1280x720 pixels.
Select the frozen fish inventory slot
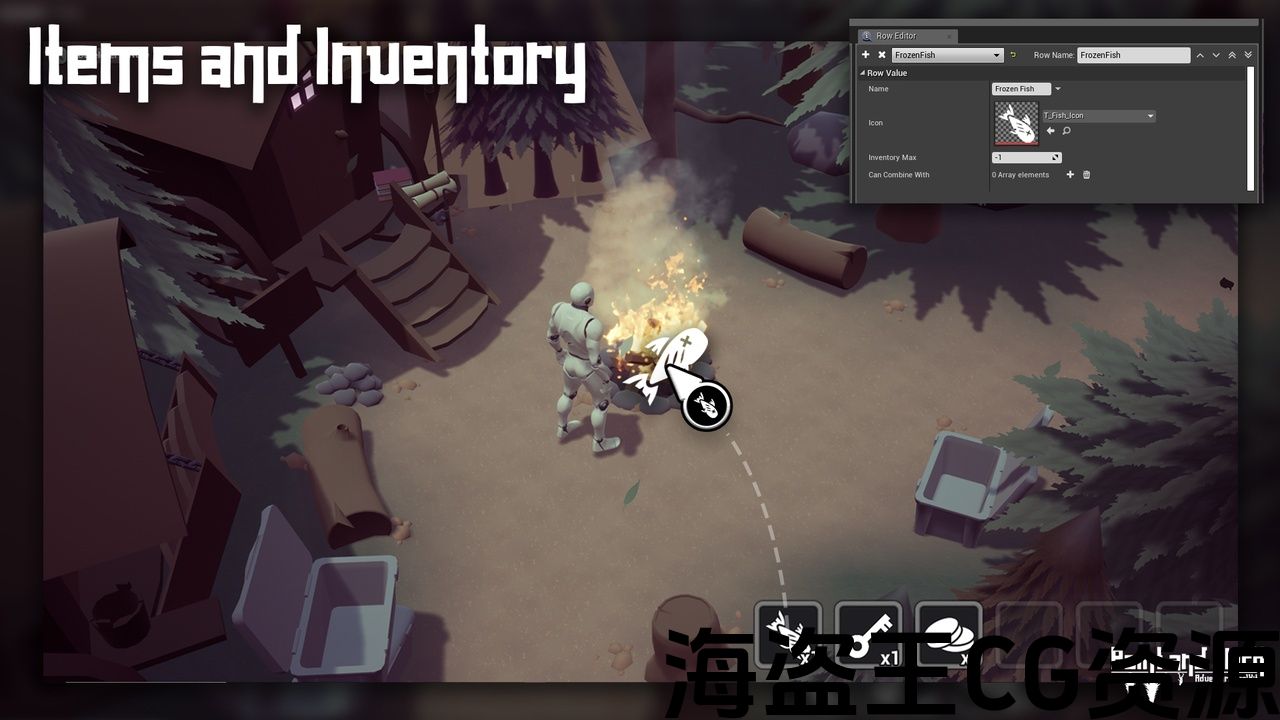click(788, 632)
